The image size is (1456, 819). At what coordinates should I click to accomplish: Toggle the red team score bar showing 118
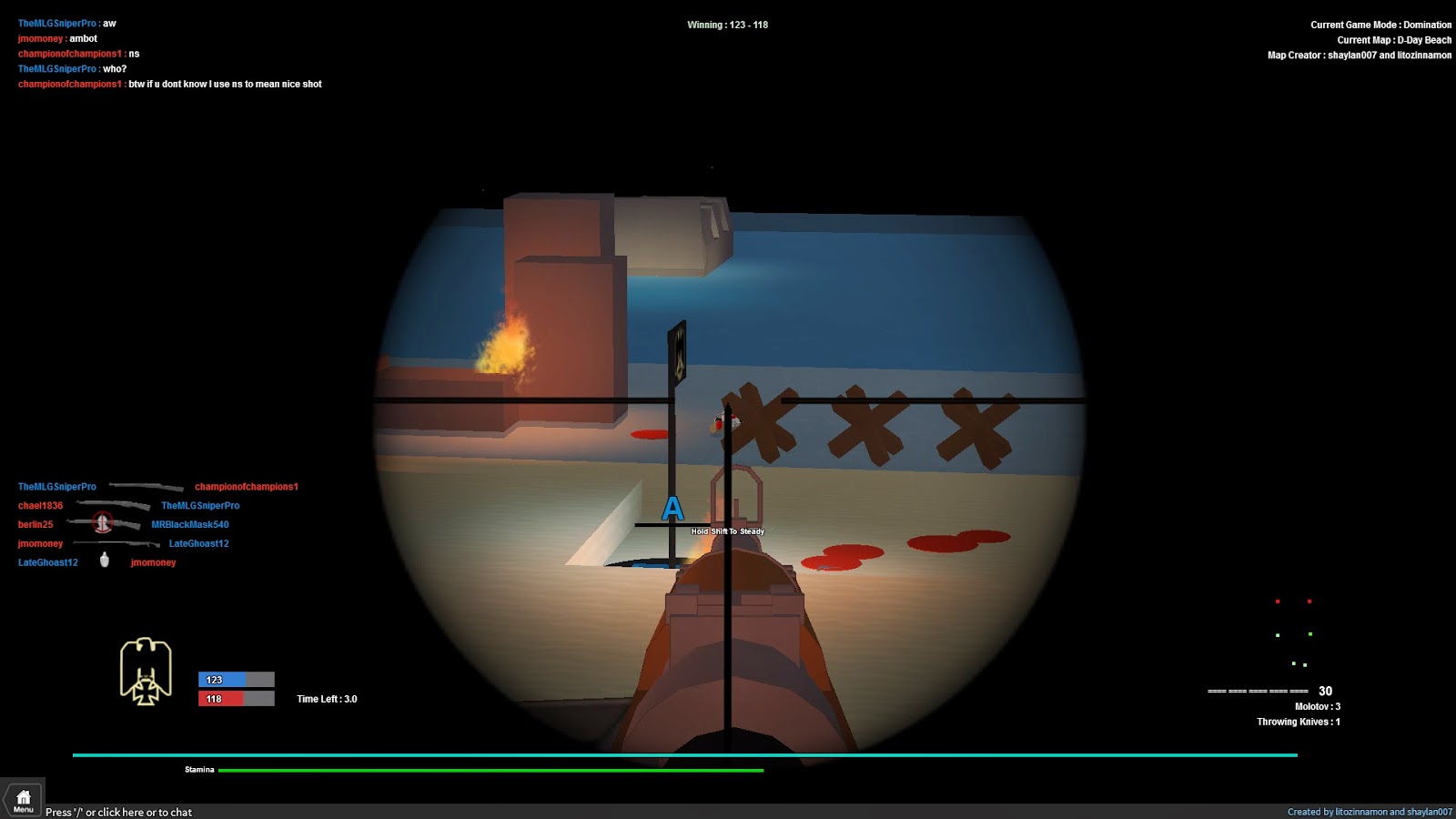[235, 699]
